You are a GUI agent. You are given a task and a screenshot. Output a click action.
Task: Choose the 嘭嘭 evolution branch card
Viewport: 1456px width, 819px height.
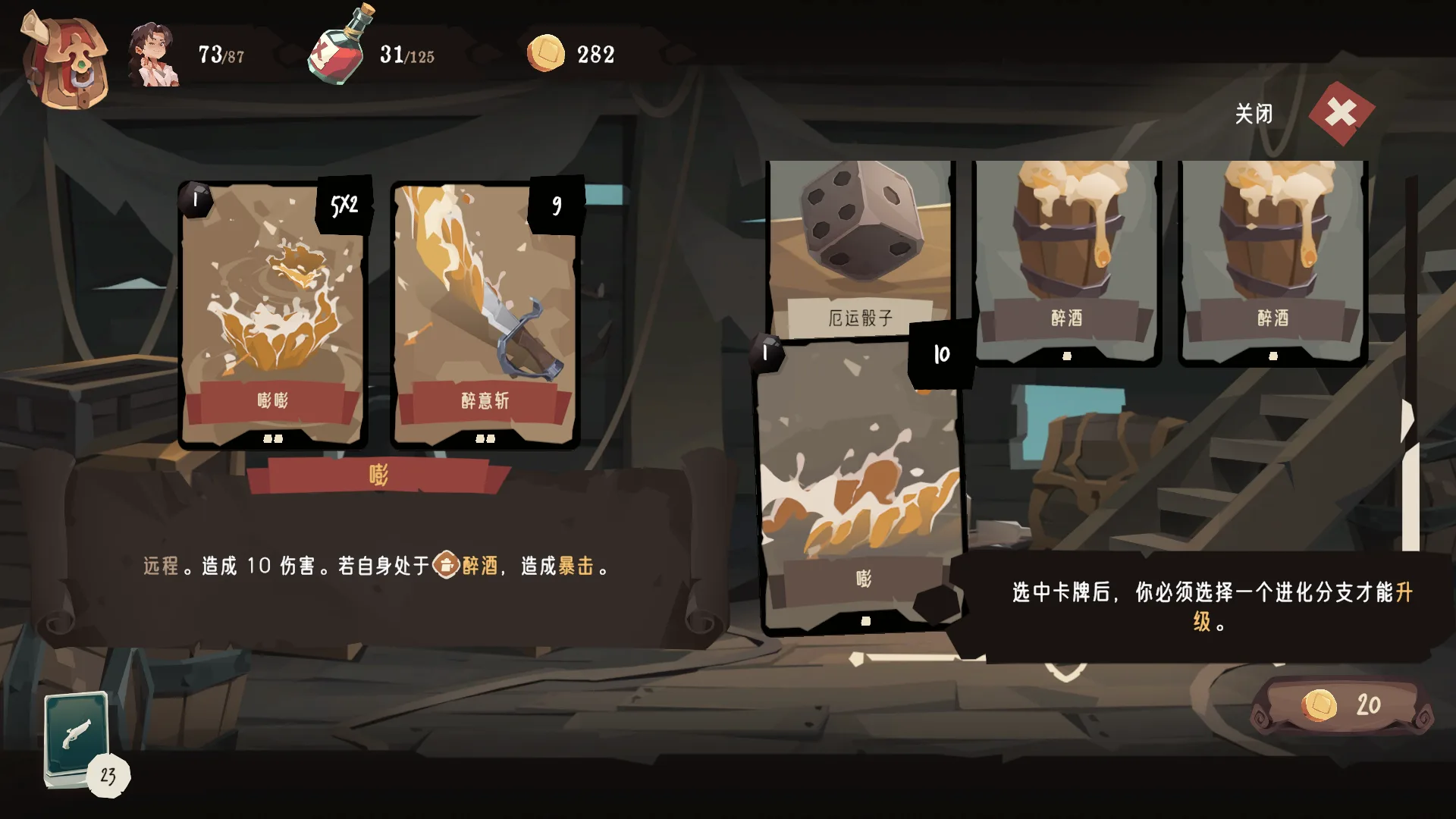pyautogui.click(x=273, y=315)
